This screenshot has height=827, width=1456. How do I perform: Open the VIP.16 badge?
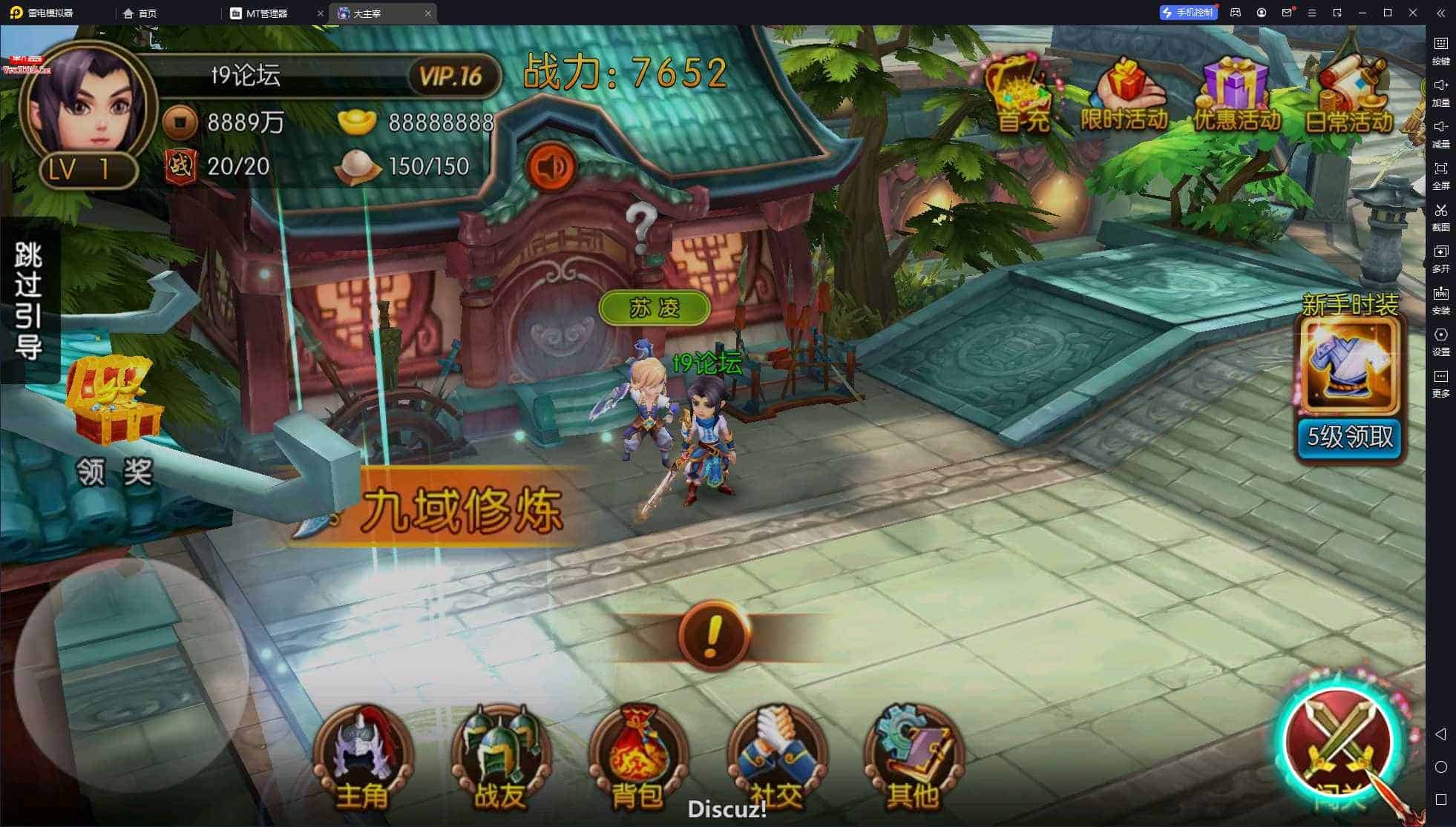(x=451, y=76)
